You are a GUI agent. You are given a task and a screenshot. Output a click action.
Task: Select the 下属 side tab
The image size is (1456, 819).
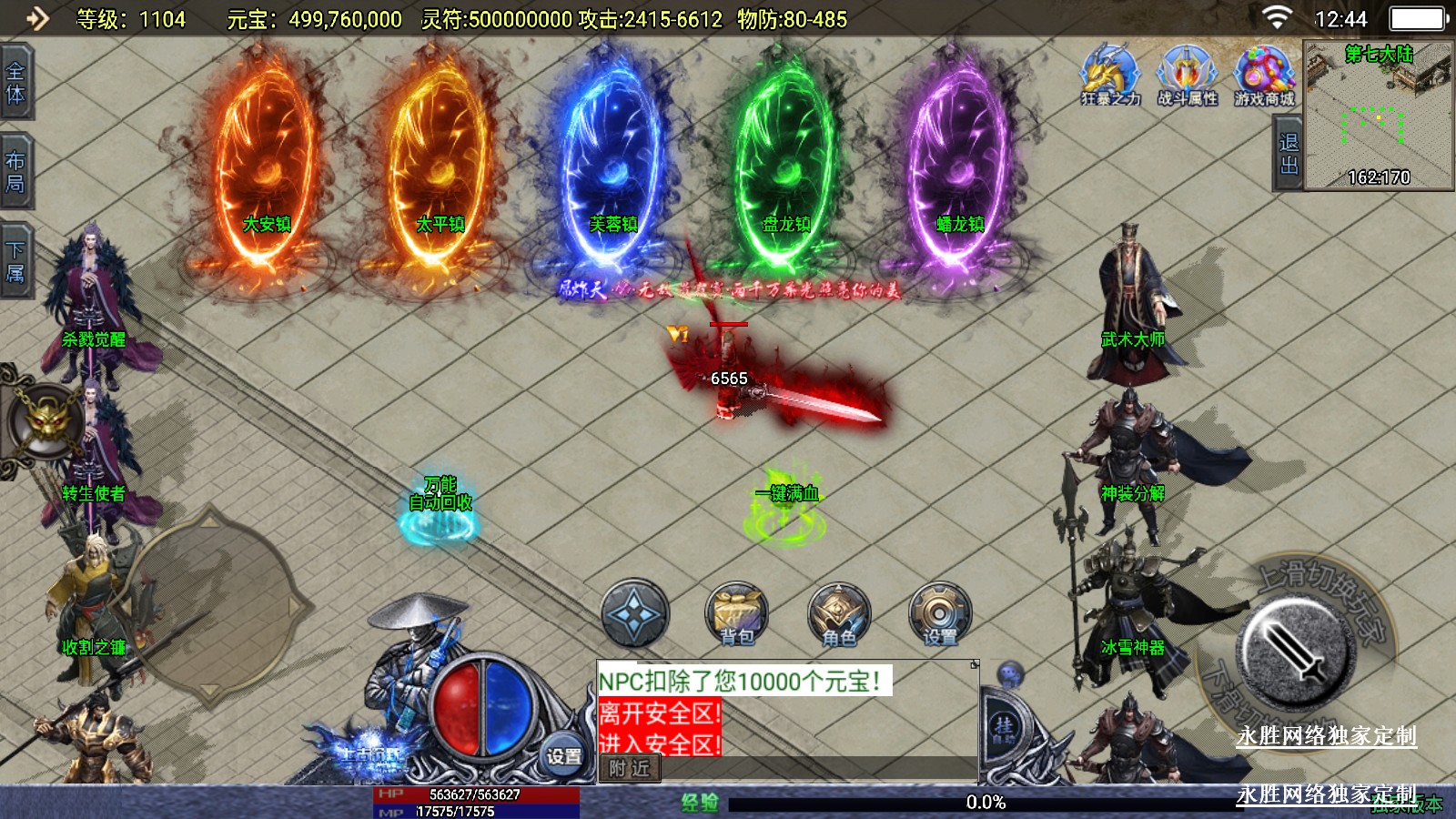click(x=15, y=261)
